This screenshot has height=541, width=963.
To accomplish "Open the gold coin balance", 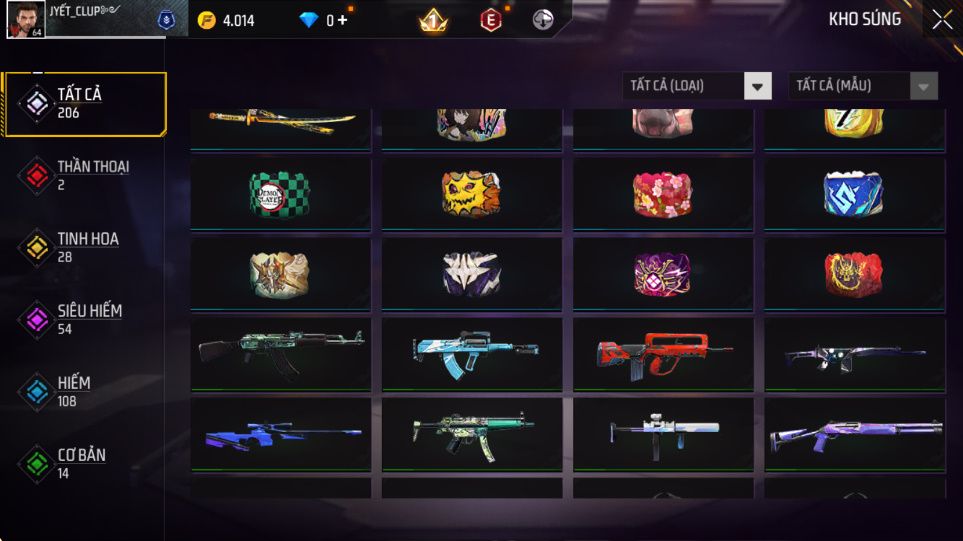I will point(227,20).
